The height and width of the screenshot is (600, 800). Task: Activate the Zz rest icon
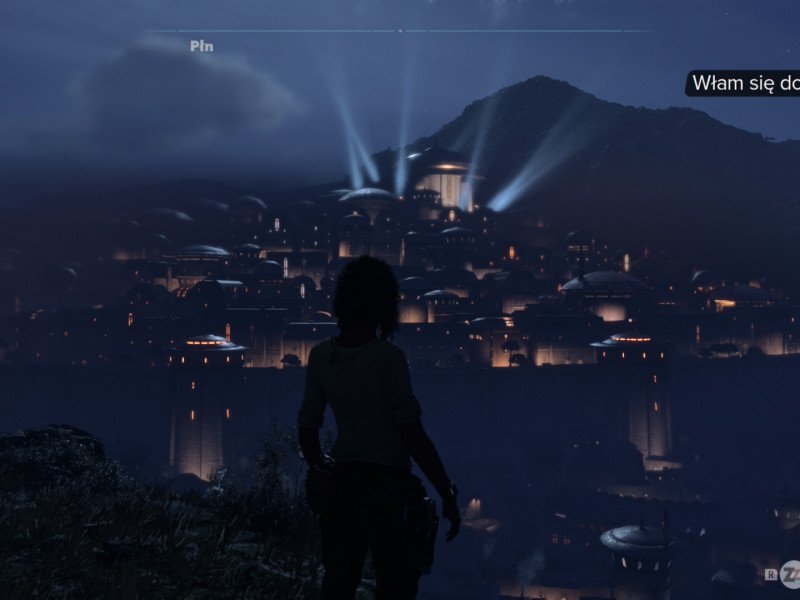pos(791,574)
